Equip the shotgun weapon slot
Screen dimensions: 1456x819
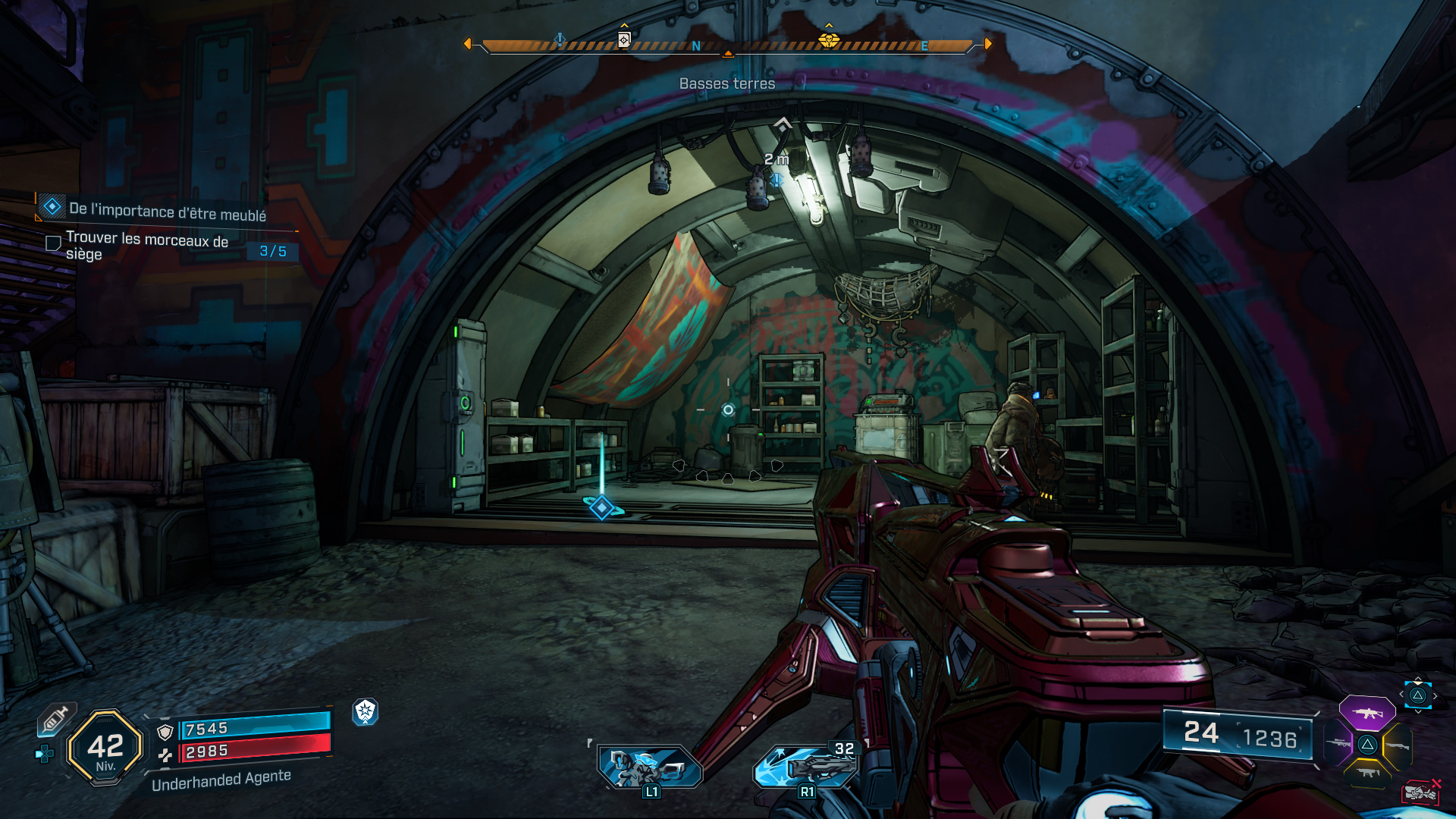[1397, 745]
